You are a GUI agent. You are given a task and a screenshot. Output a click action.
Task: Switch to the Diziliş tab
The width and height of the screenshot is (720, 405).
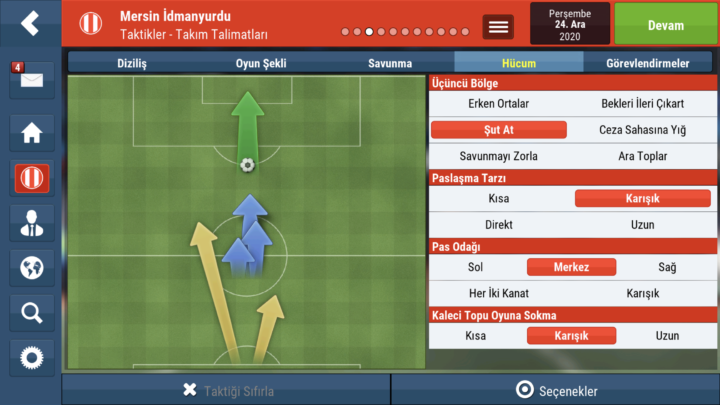coord(133,63)
